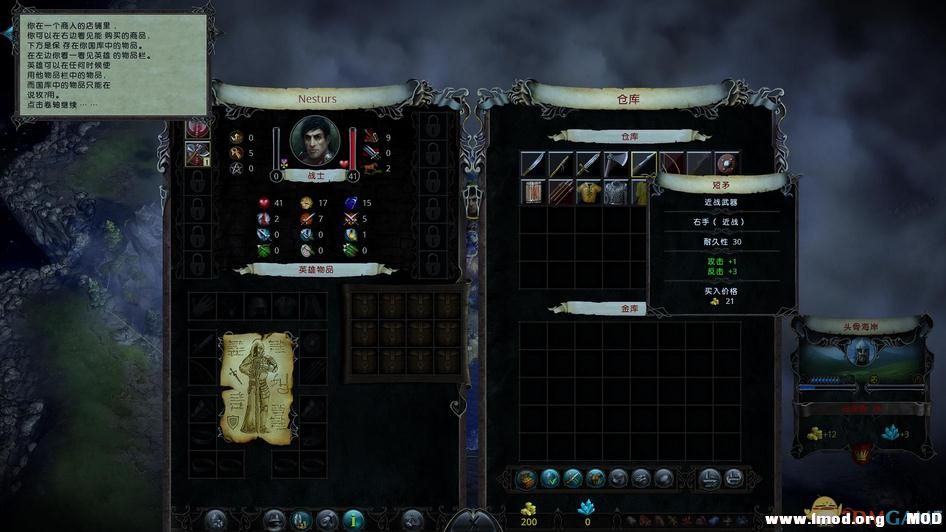The height and width of the screenshot is (532, 946).
Task: Select the wooden tower shield item
Action: pos(532,192)
